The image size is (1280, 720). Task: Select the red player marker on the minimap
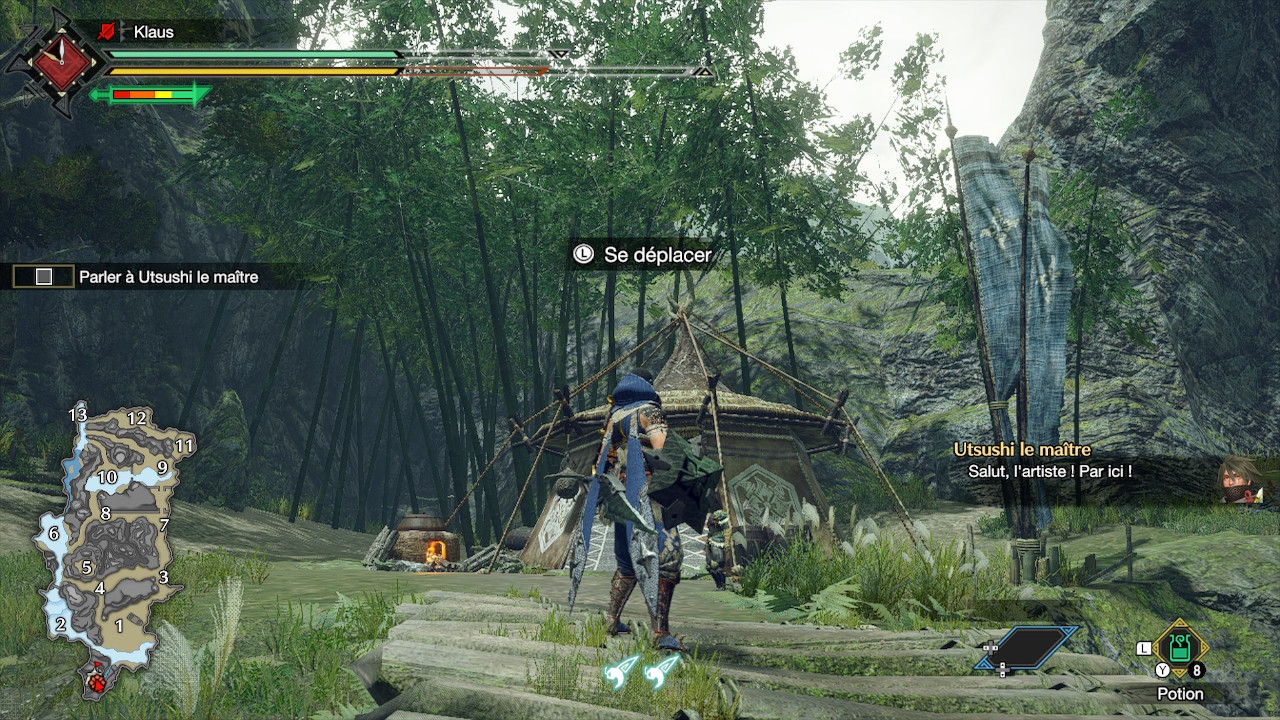(99, 683)
